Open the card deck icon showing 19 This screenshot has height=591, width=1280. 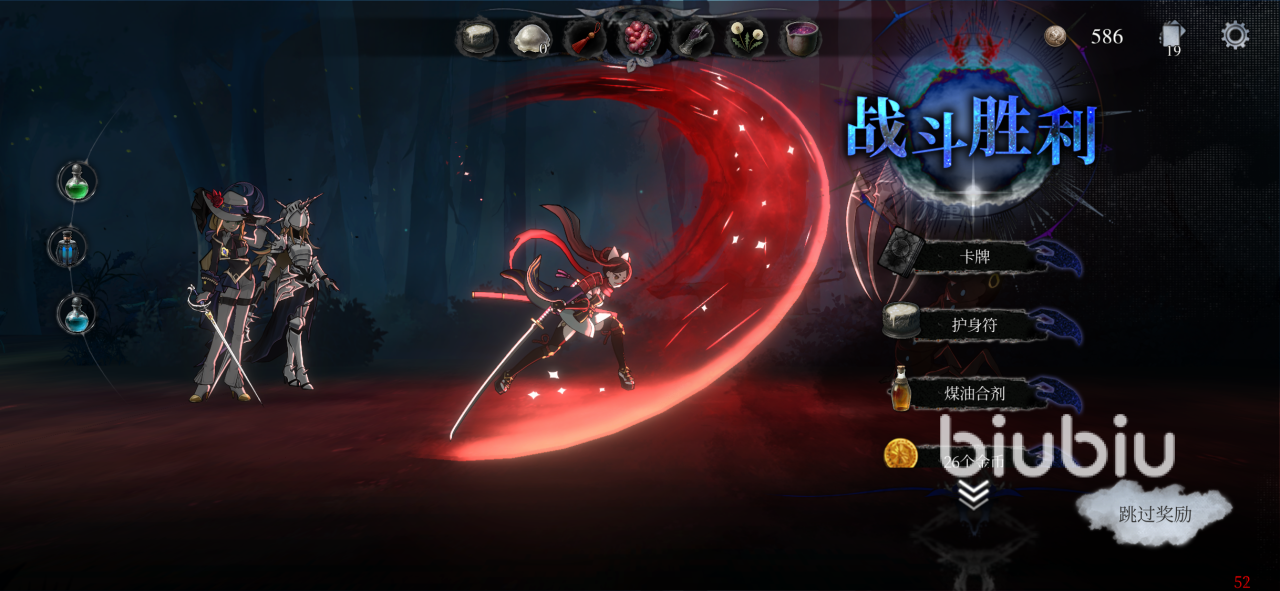1172,38
